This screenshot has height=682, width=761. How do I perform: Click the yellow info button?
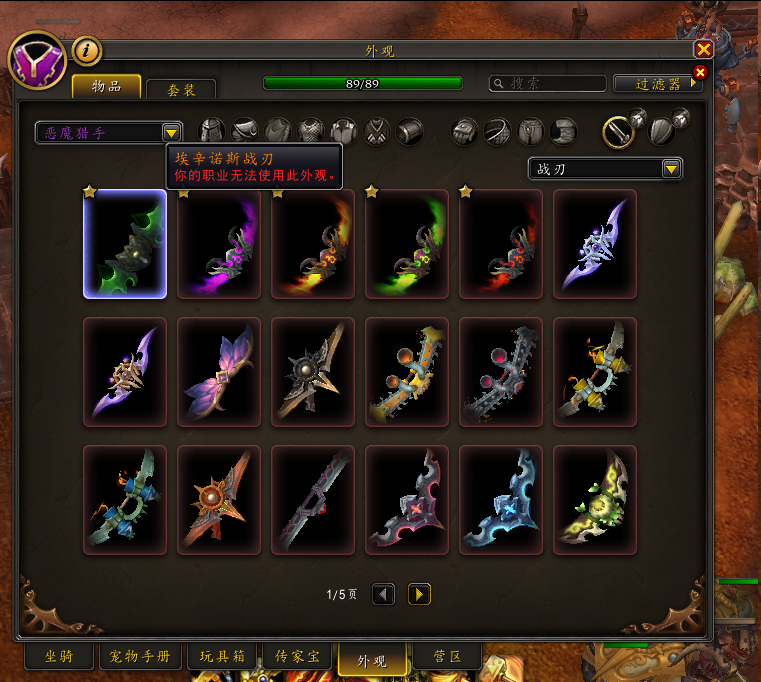point(88,50)
